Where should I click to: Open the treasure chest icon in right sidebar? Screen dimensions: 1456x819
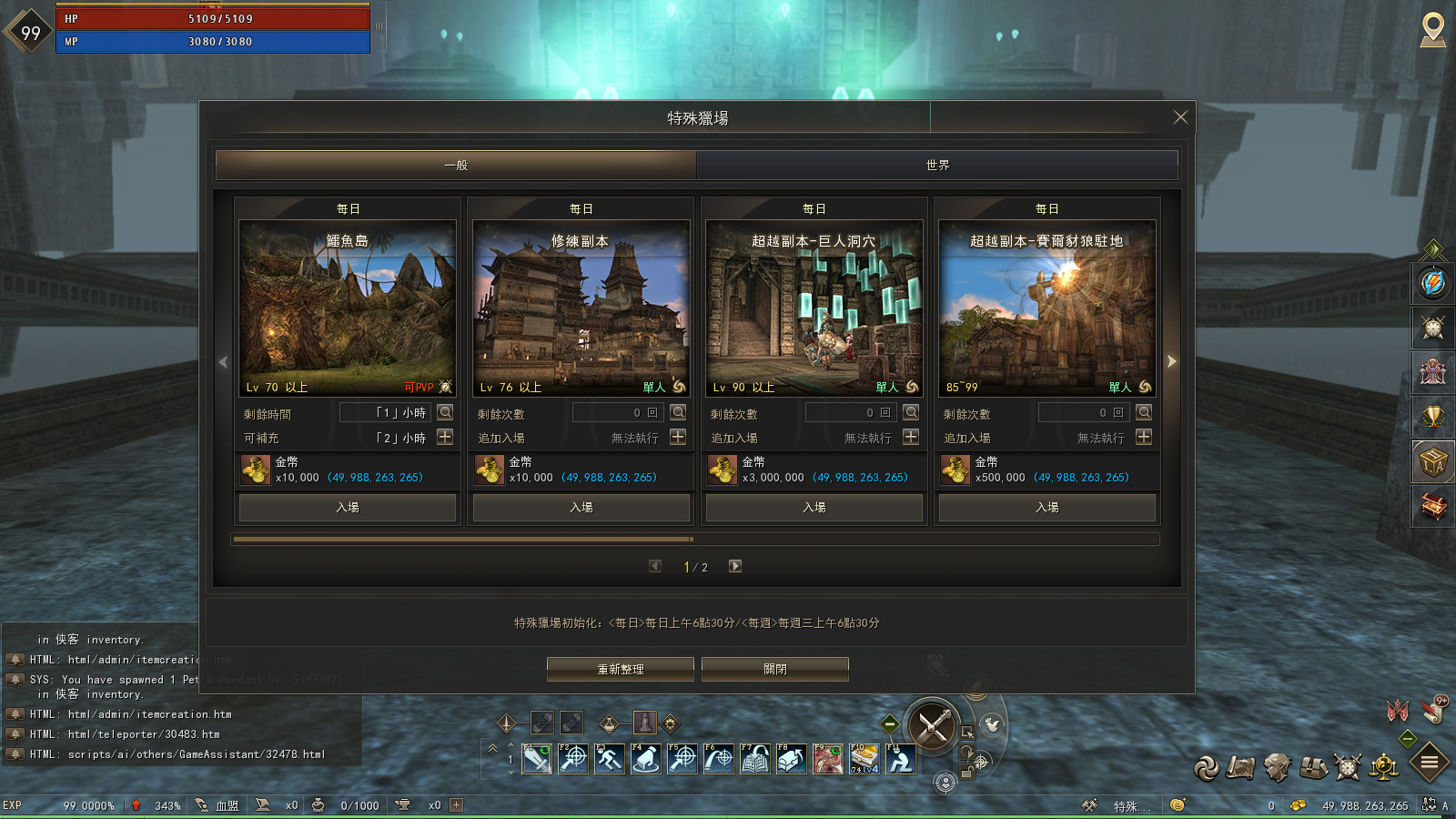1431,508
